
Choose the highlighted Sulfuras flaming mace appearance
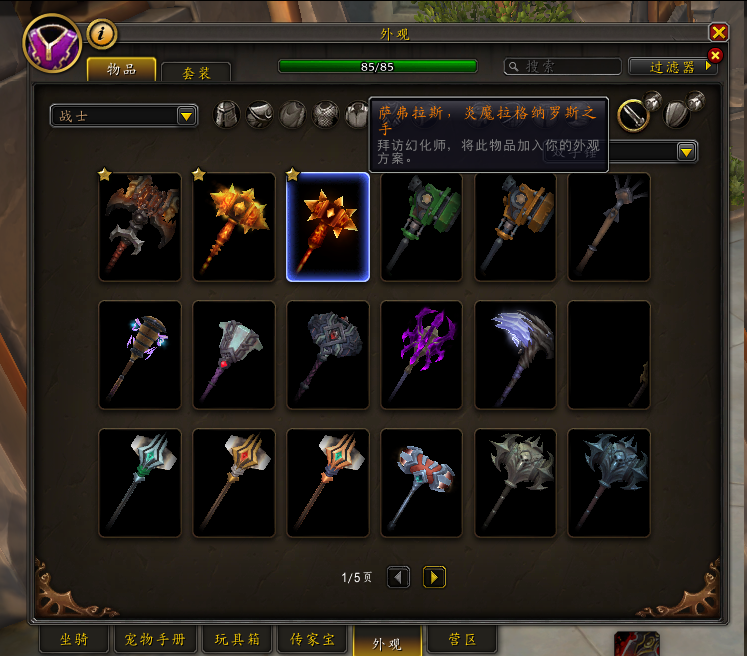[327, 227]
